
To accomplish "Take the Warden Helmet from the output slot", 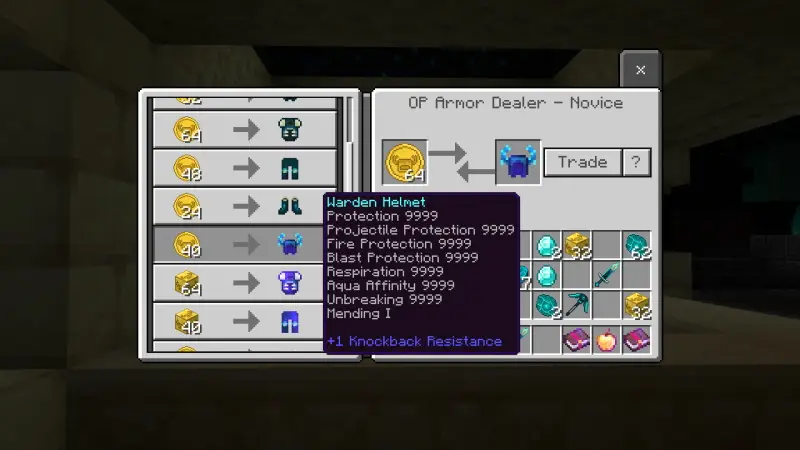I will pyautogui.click(x=518, y=162).
